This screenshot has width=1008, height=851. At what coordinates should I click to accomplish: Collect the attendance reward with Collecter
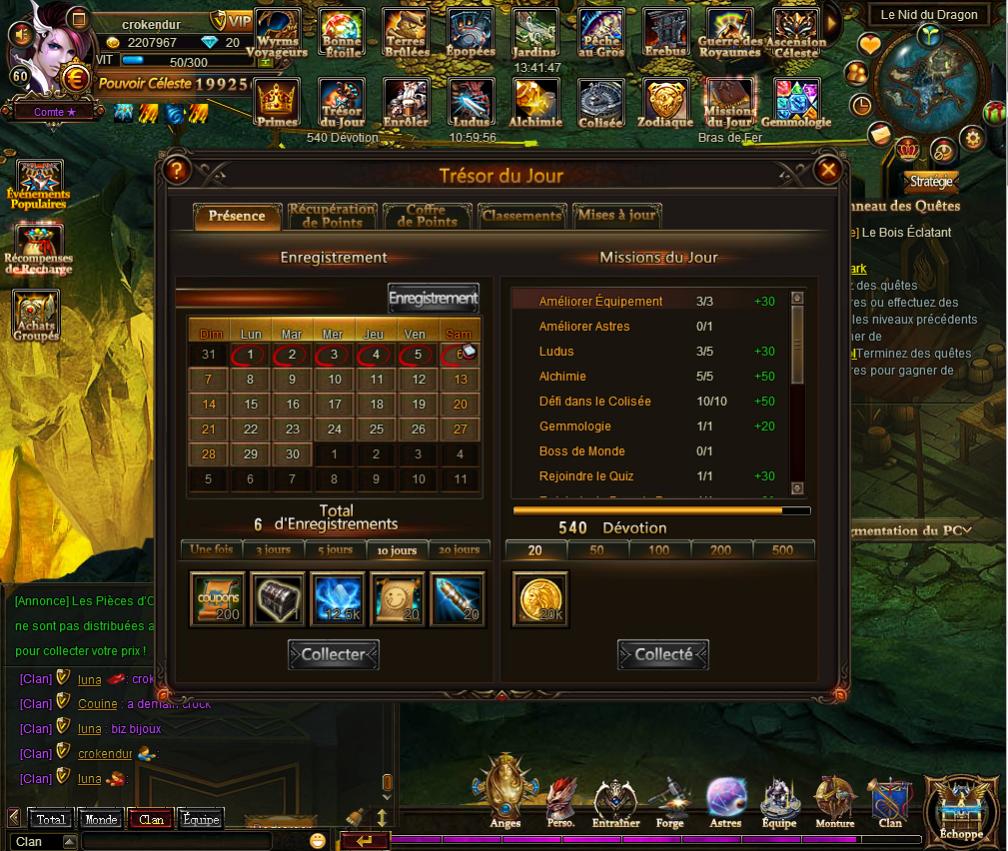pos(334,655)
